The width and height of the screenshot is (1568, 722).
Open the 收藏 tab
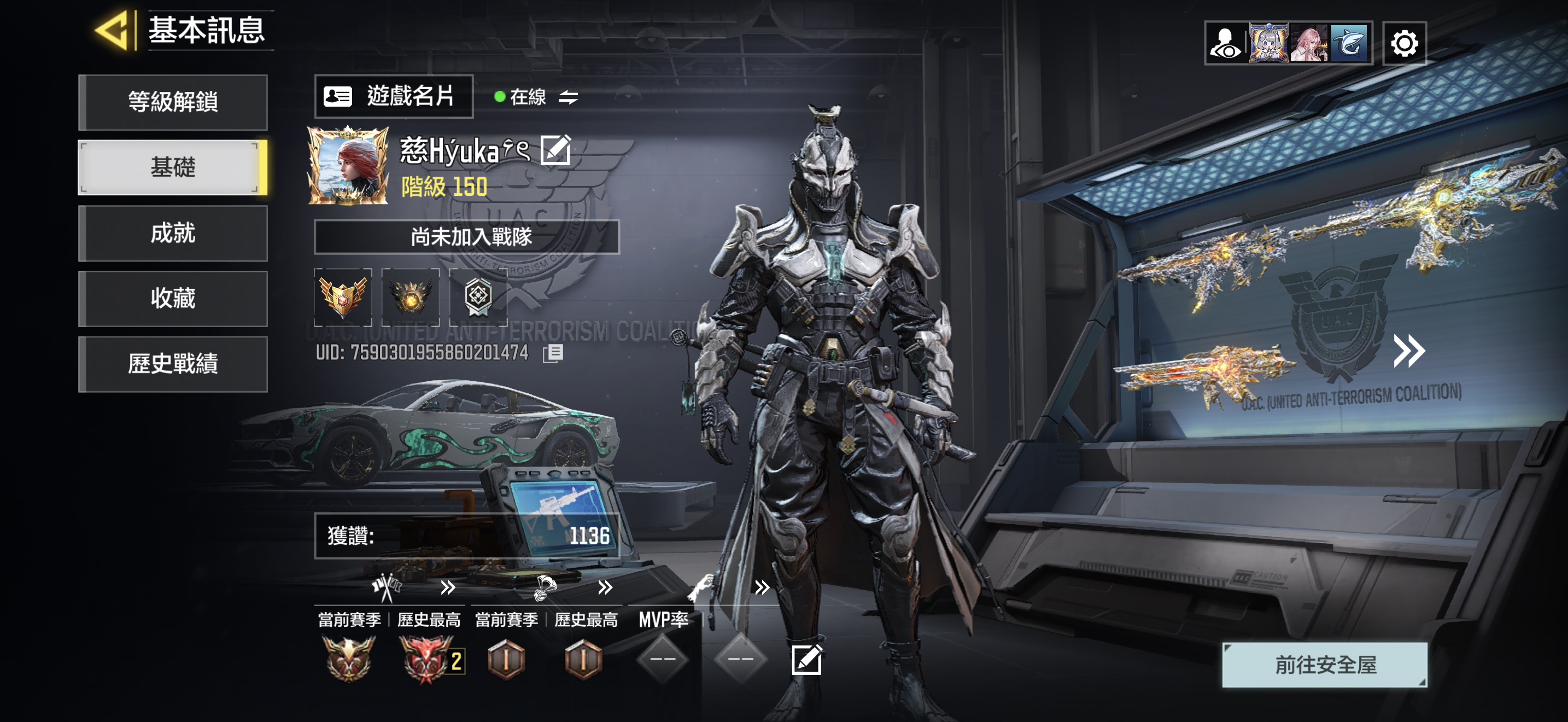[173, 298]
